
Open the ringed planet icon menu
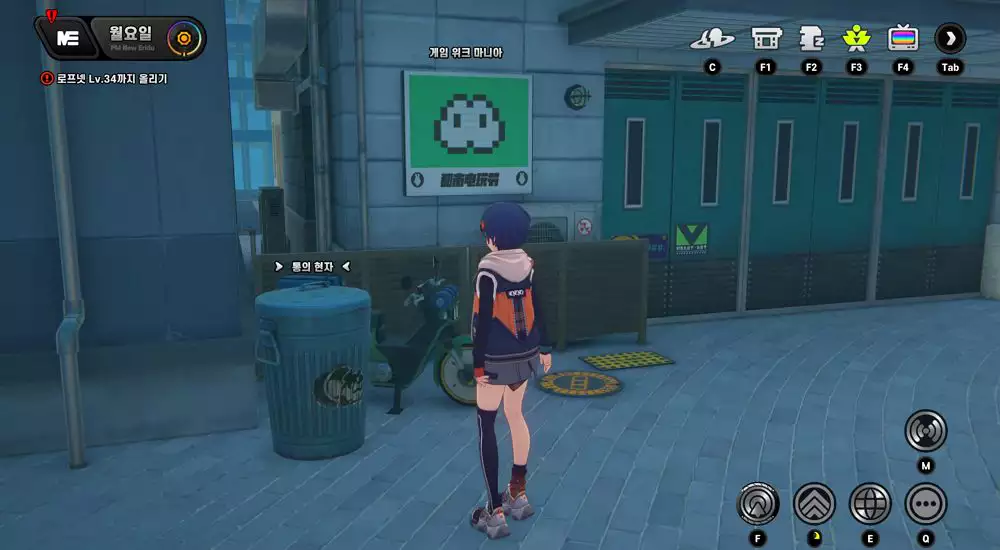pyautogui.click(x=712, y=39)
